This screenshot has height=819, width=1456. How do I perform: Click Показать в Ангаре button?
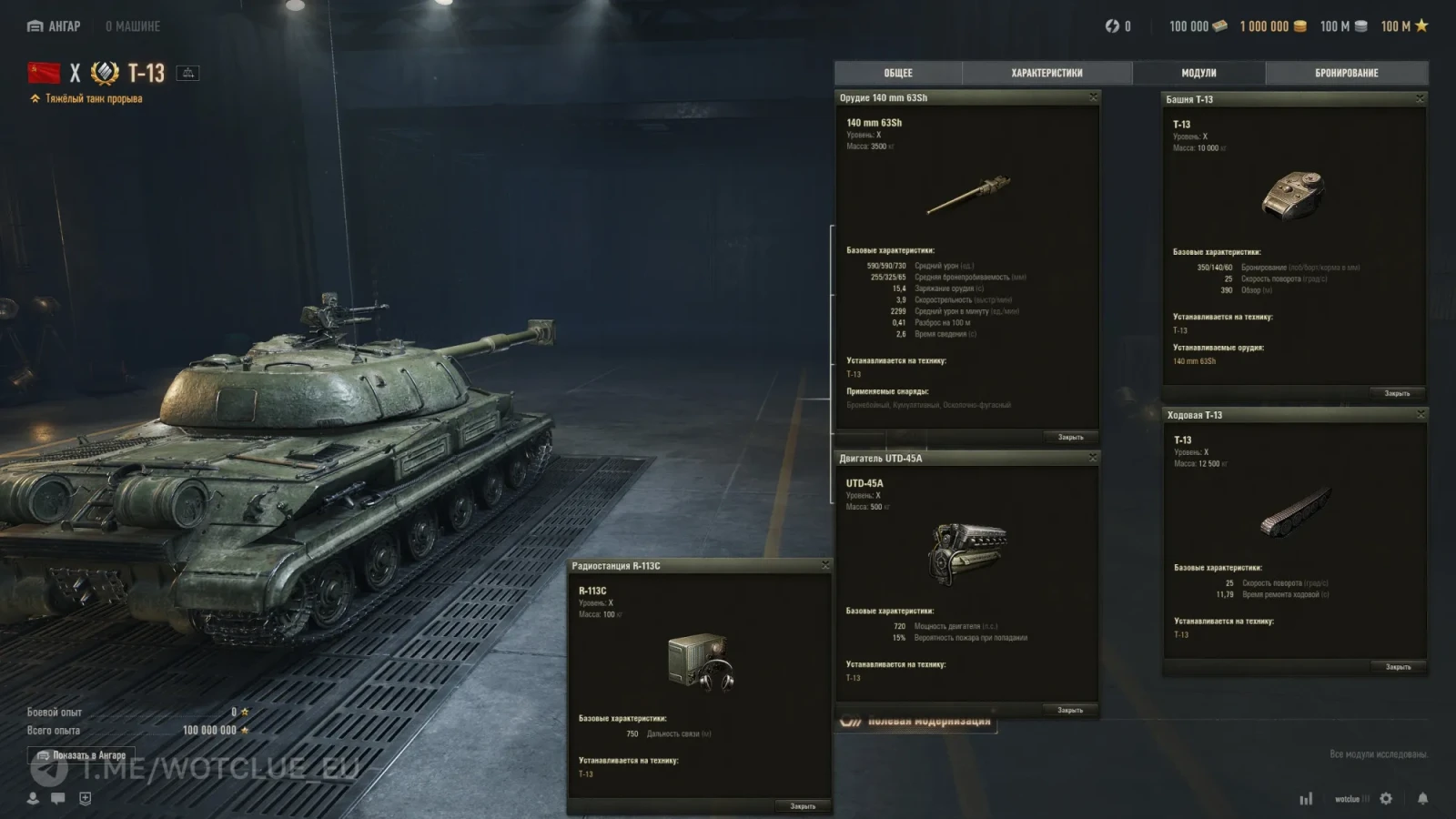coord(81,755)
